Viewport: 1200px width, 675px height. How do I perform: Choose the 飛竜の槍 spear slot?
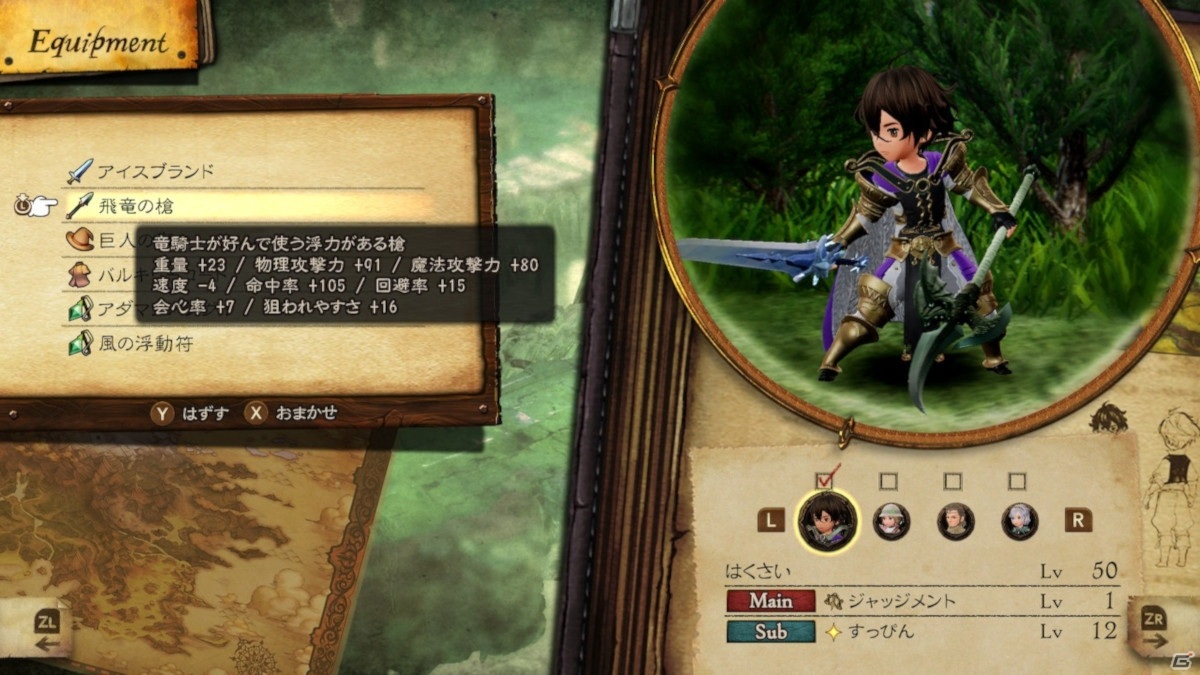pos(135,206)
